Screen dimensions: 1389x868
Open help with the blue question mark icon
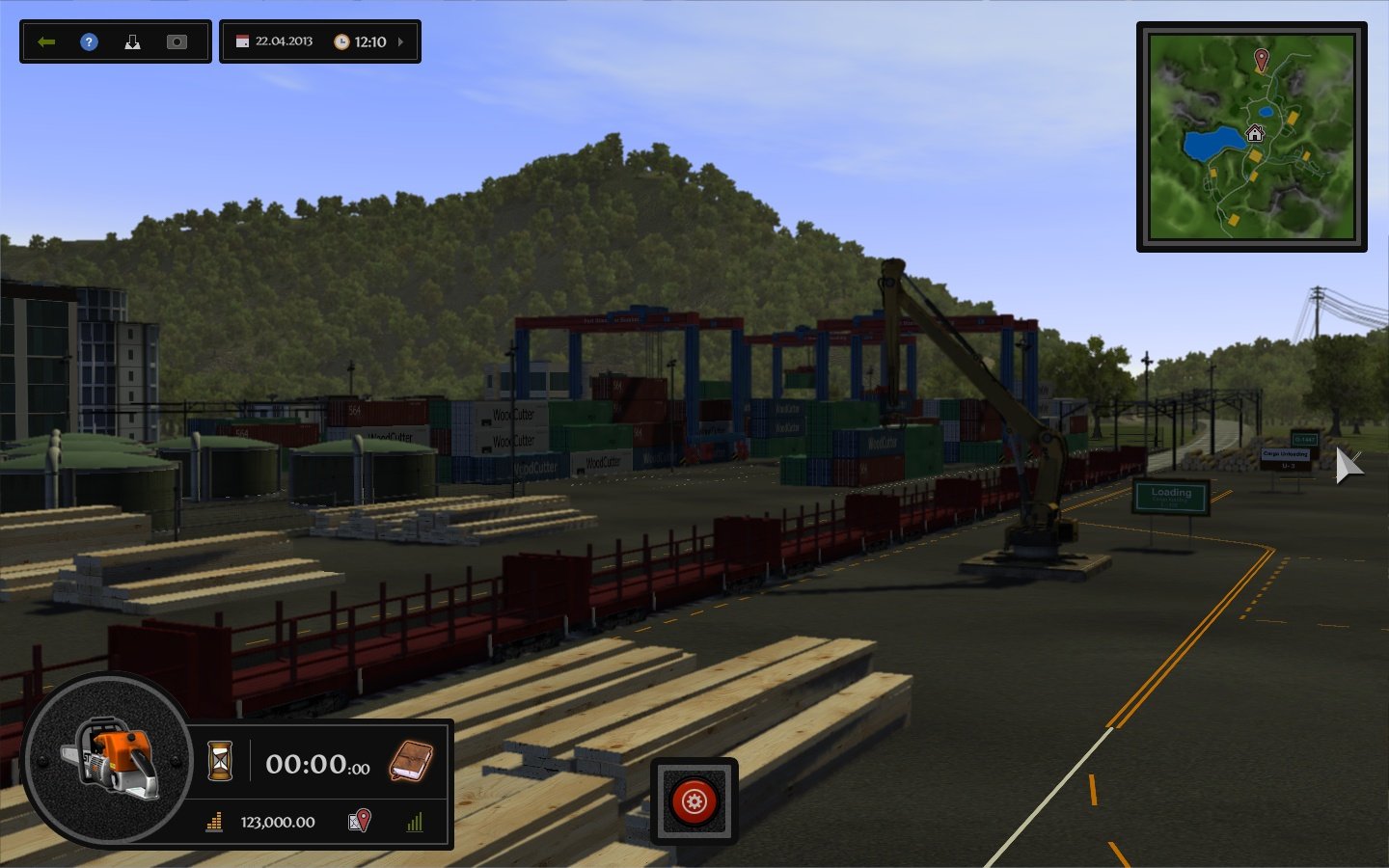tap(89, 41)
